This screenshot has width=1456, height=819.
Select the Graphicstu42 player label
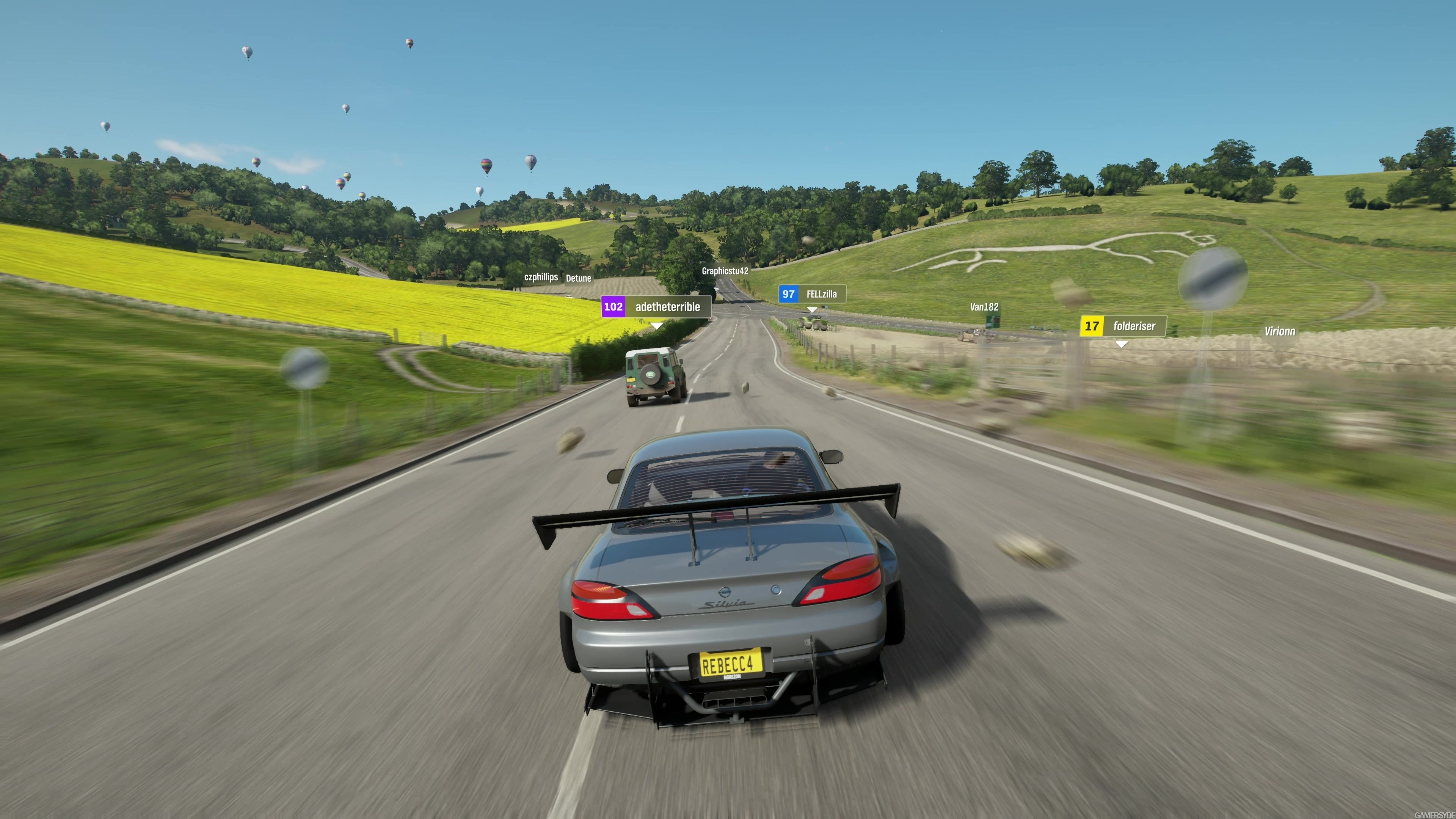click(725, 271)
